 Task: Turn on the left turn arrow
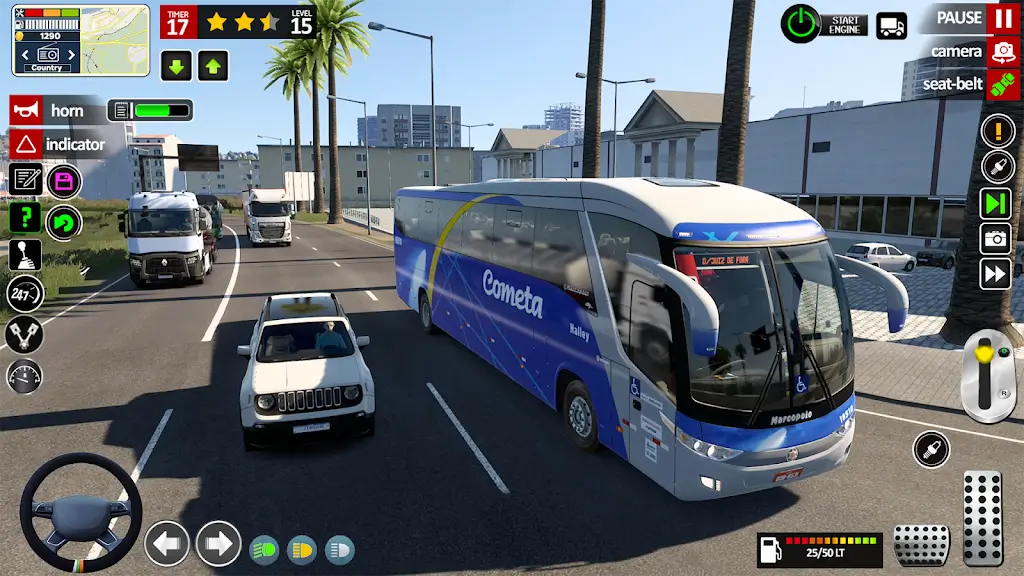click(x=167, y=544)
